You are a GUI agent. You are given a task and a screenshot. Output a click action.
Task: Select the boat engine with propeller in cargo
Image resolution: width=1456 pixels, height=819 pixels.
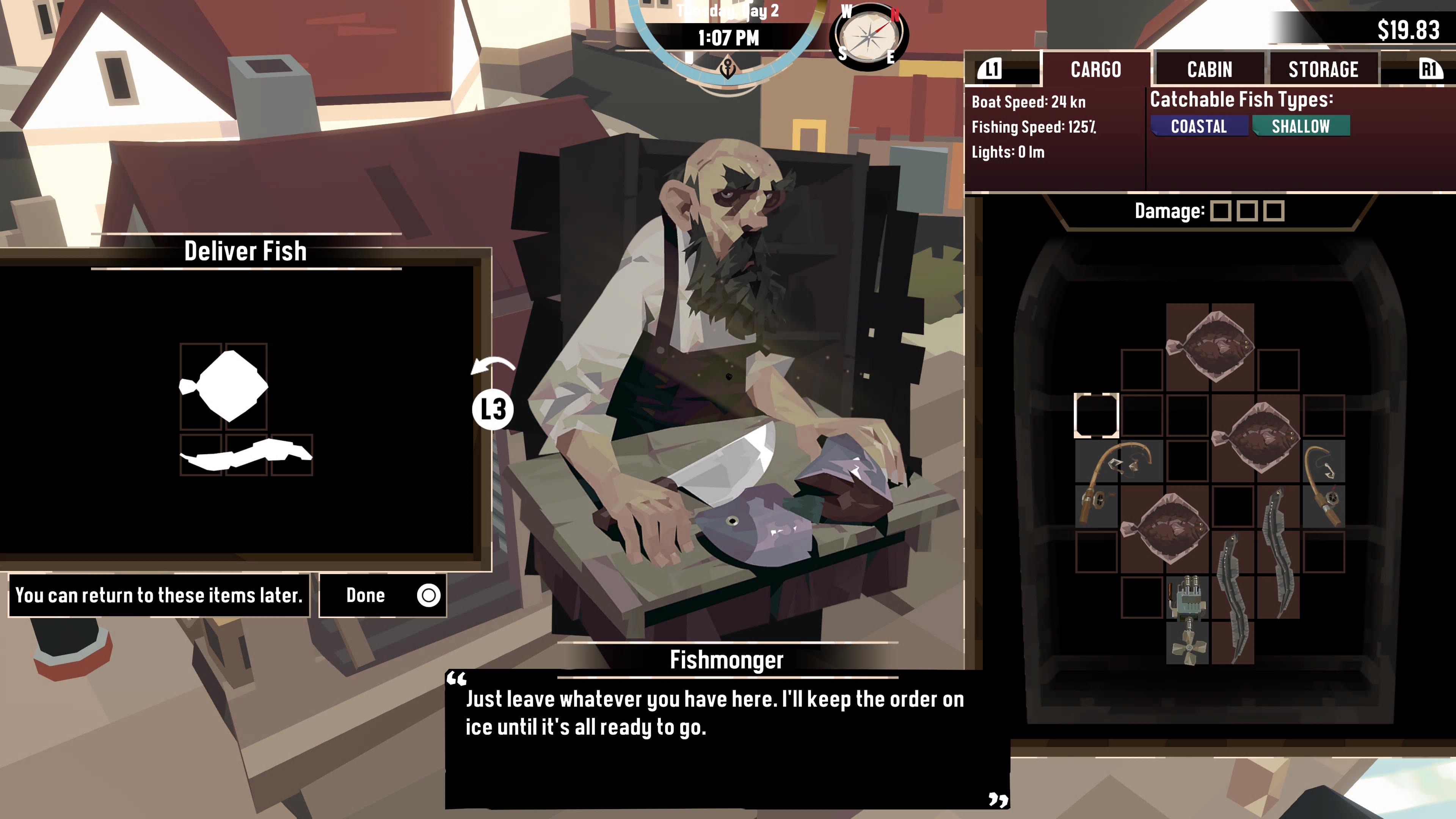(x=1188, y=620)
